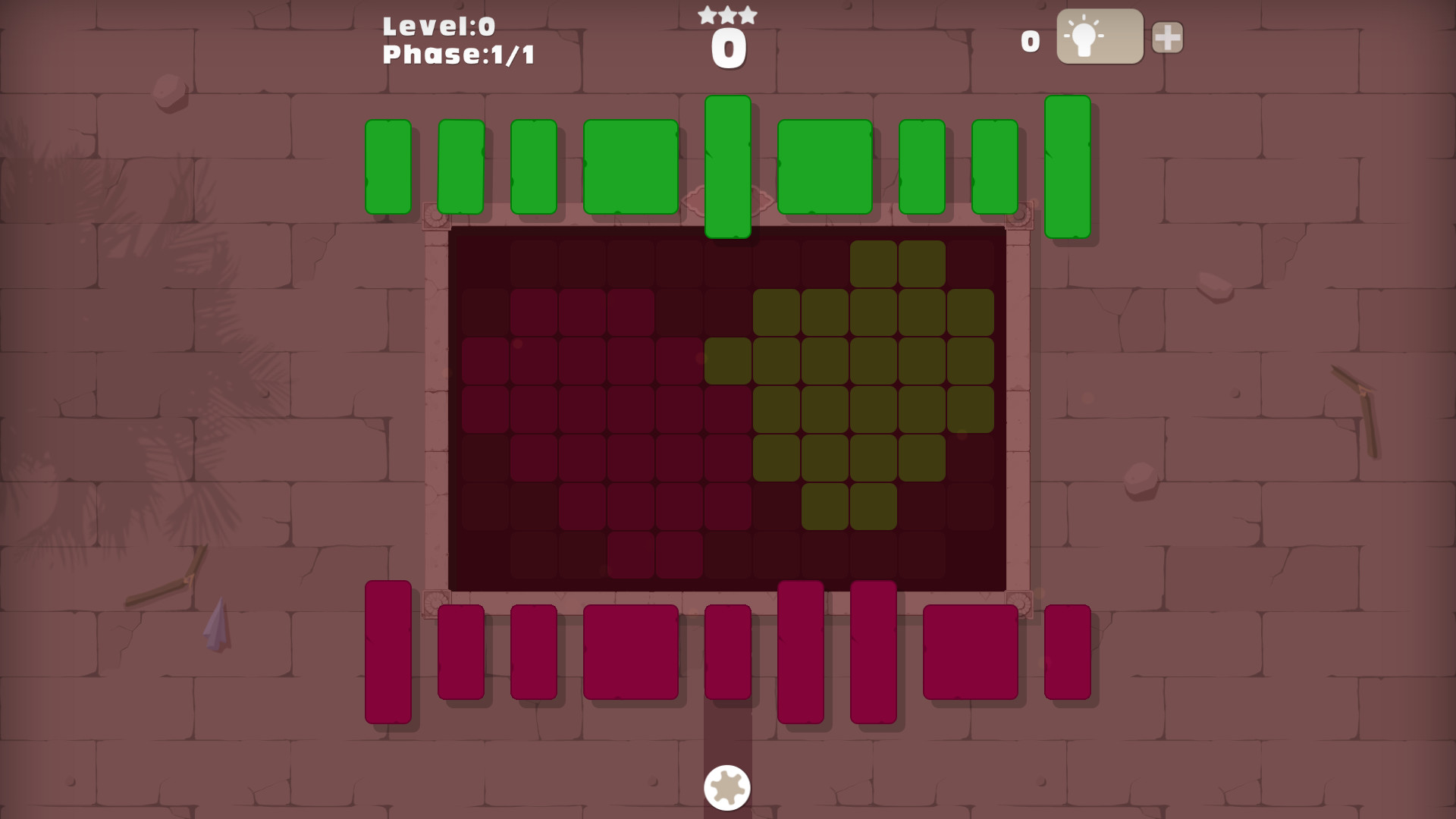Open the settings gear at screen bottom
The width and height of the screenshot is (1456, 819).
[x=726, y=787]
